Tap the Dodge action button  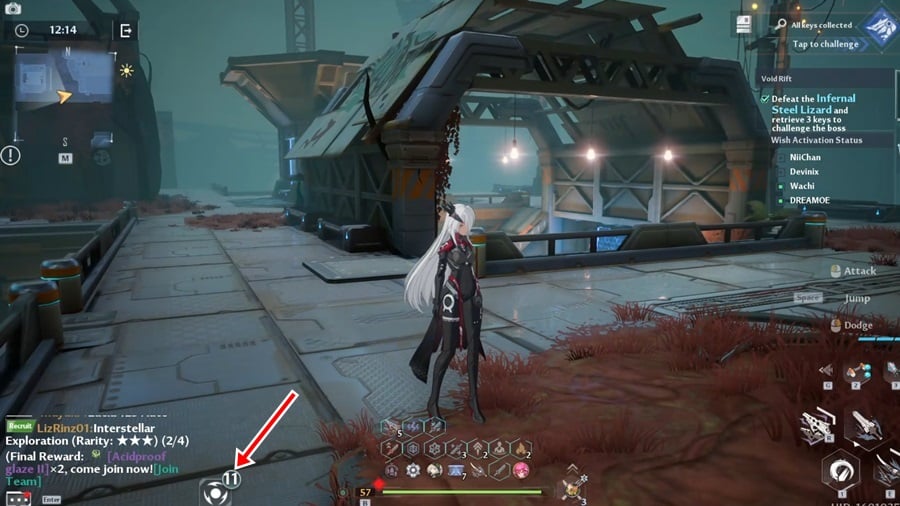pos(856,325)
